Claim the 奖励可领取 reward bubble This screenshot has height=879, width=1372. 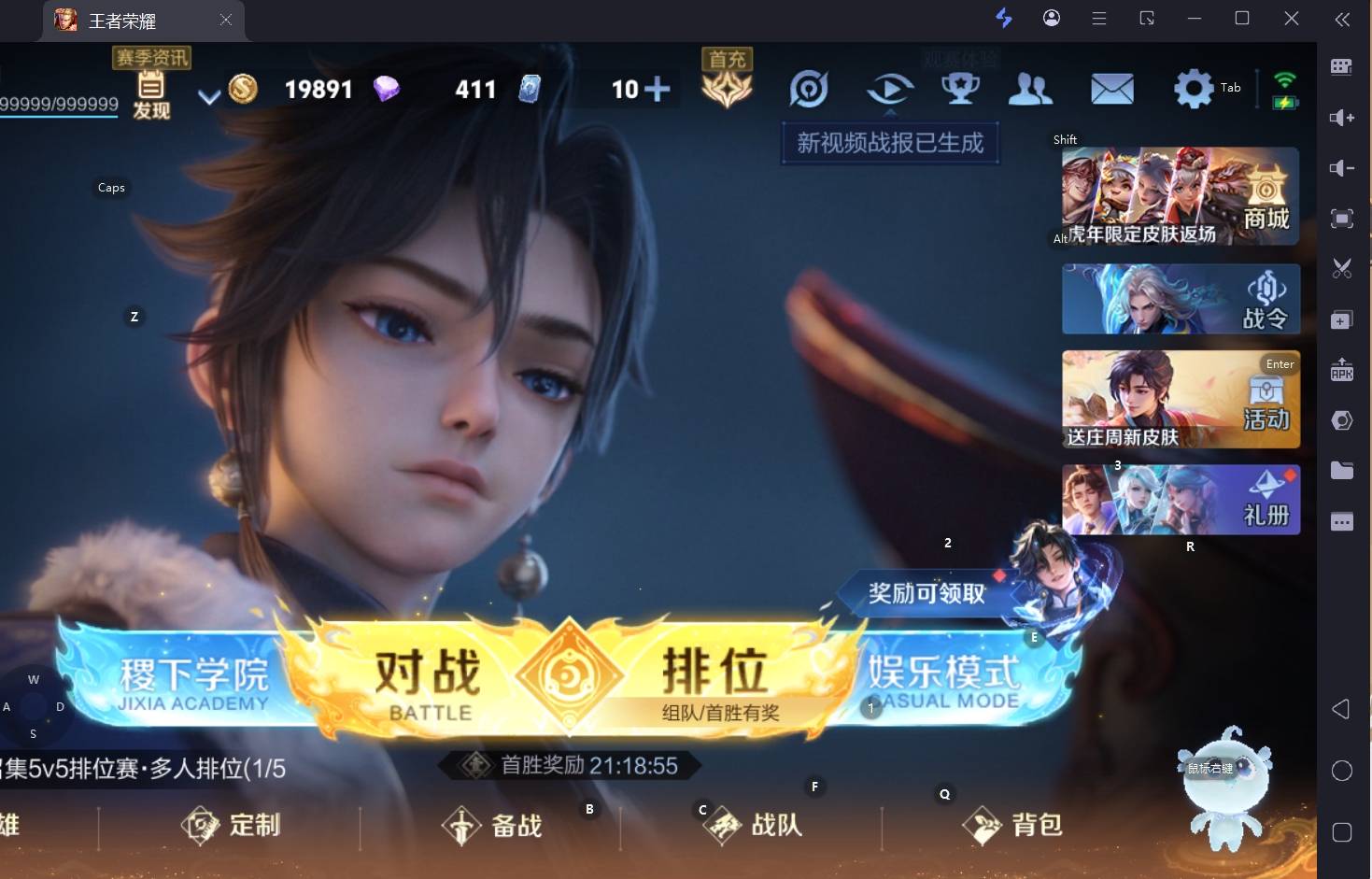click(x=926, y=593)
